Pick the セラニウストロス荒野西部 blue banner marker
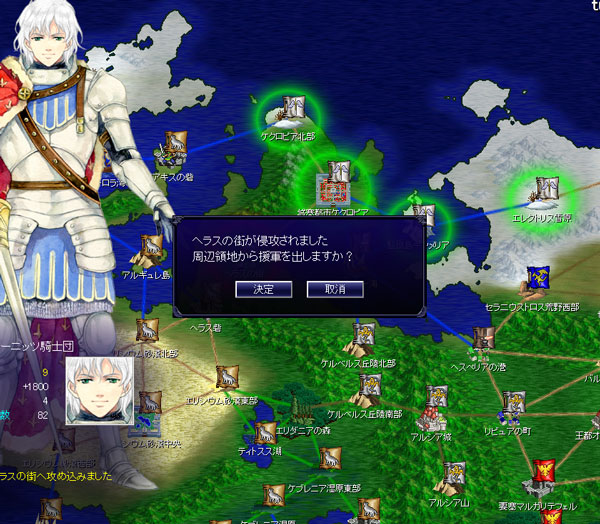Viewport: 600px width, 524px height. coord(537,276)
